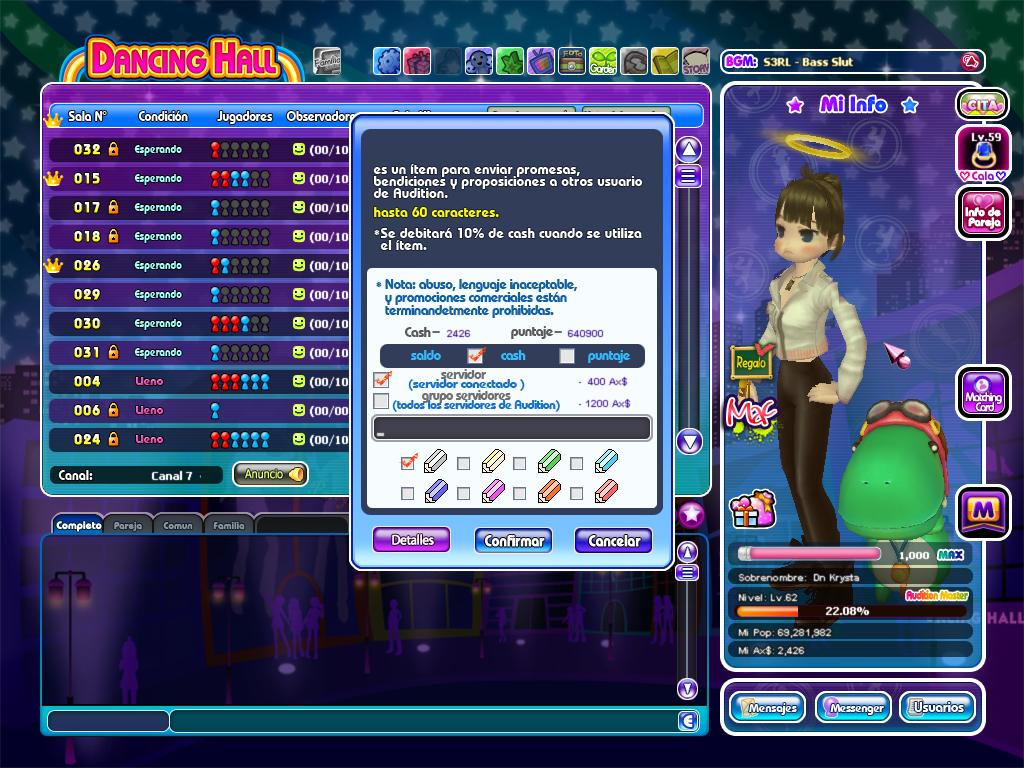This screenshot has width=1024, height=768.
Task: Confirm the message item dialog
Action: coord(514,541)
